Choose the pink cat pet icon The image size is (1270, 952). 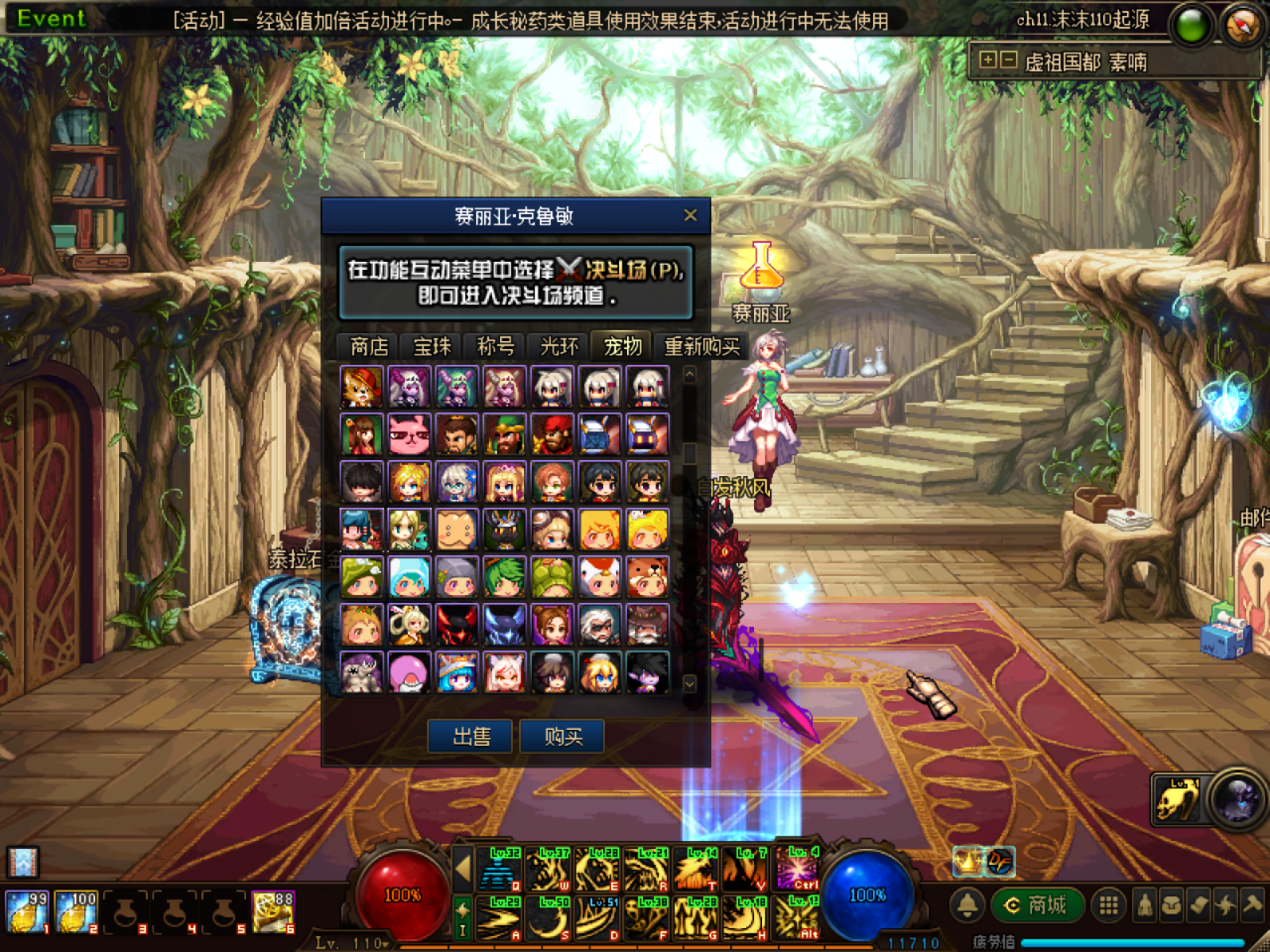(x=410, y=435)
